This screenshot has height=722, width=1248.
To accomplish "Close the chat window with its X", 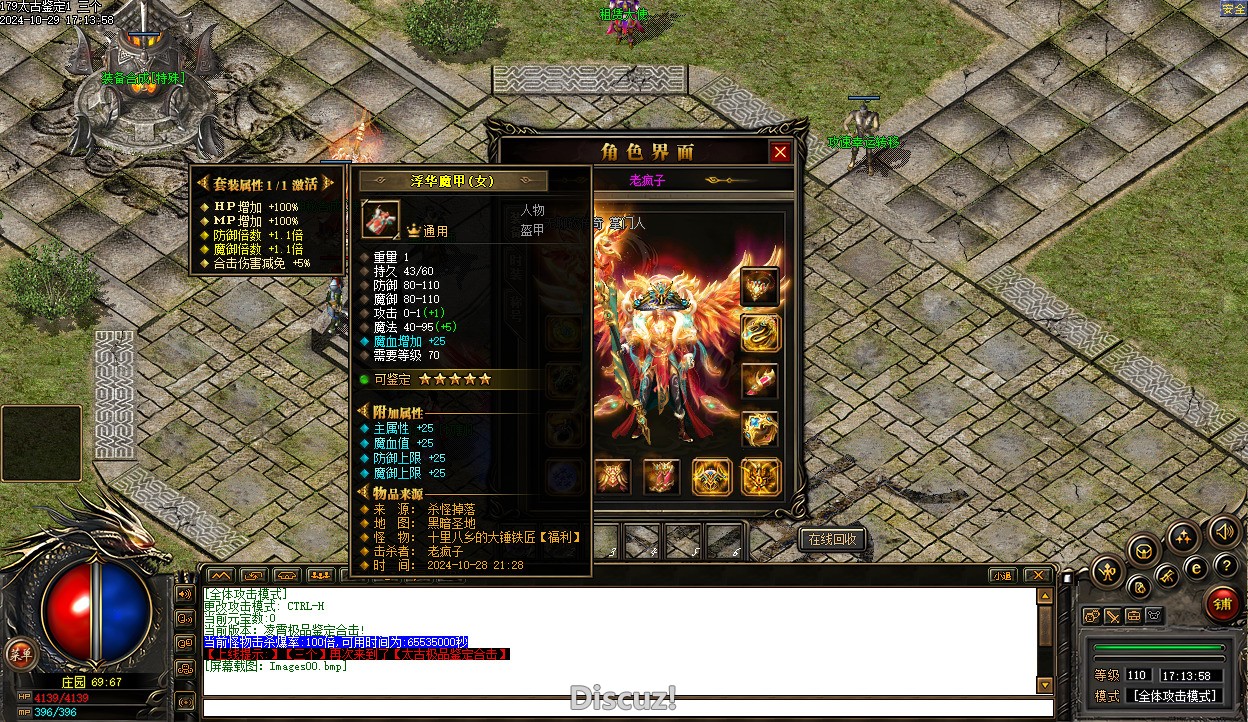I will (1037, 575).
